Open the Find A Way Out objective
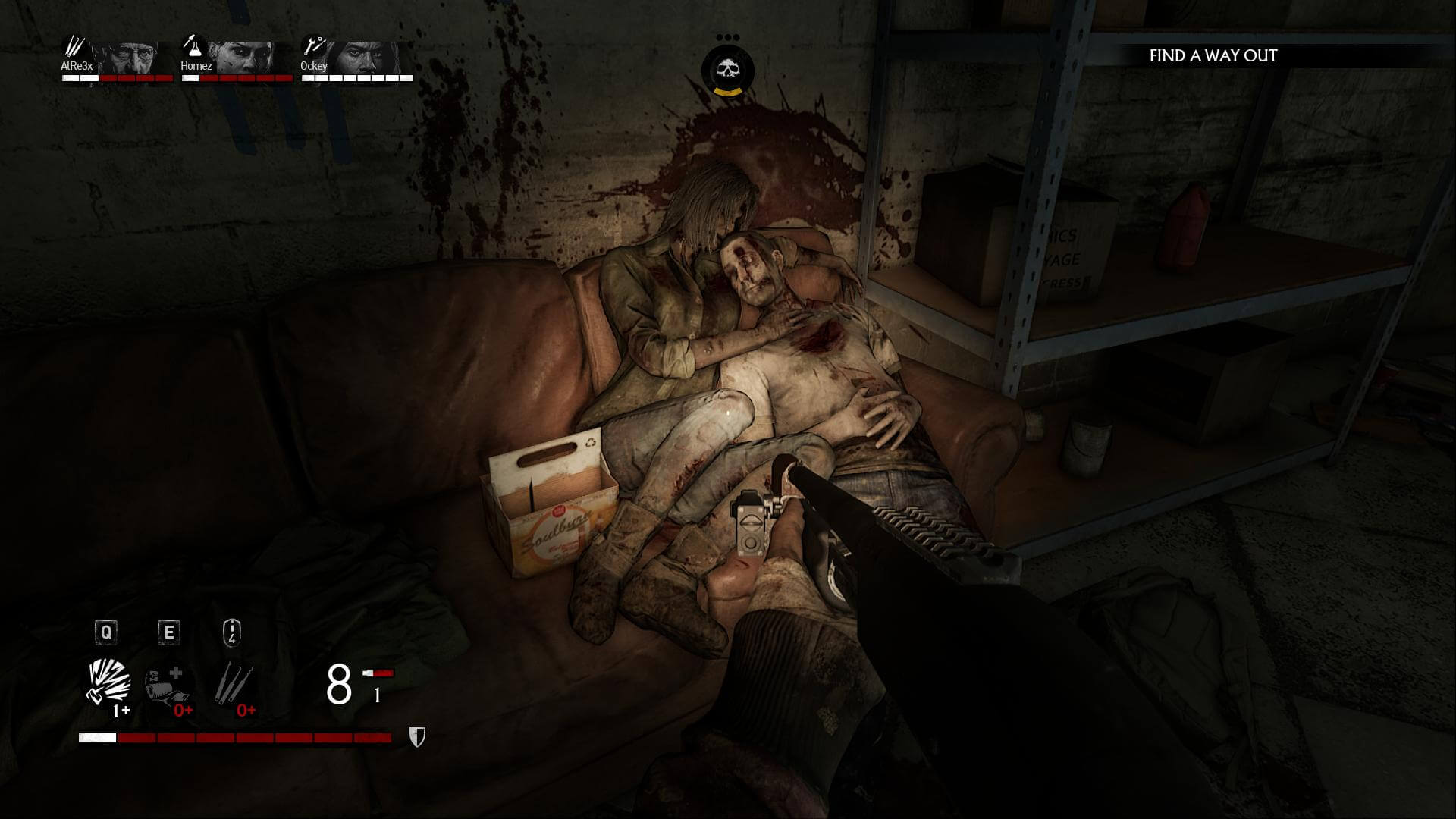This screenshot has height=819, width=1456. [1213, 55]
